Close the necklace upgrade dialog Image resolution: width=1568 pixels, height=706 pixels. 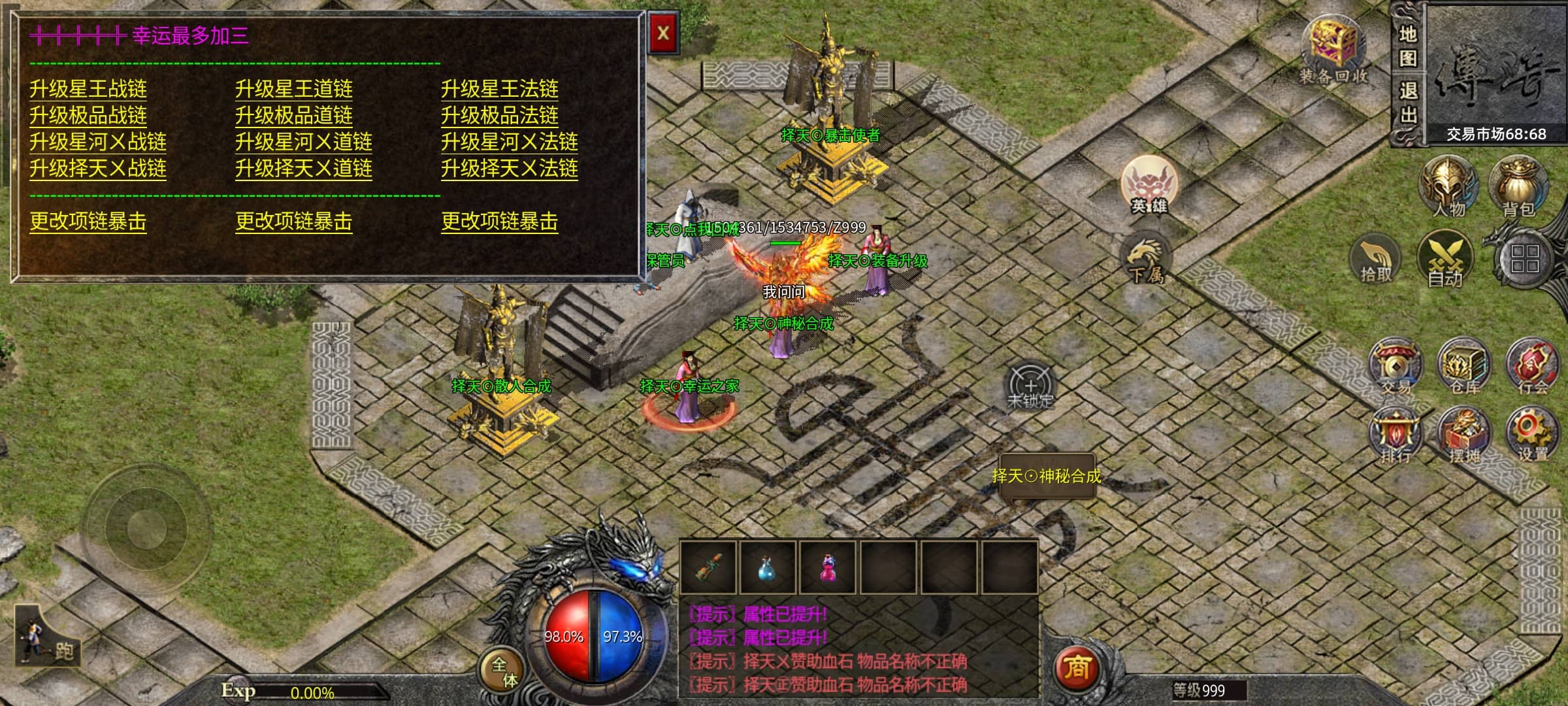(x=662, y=33)
